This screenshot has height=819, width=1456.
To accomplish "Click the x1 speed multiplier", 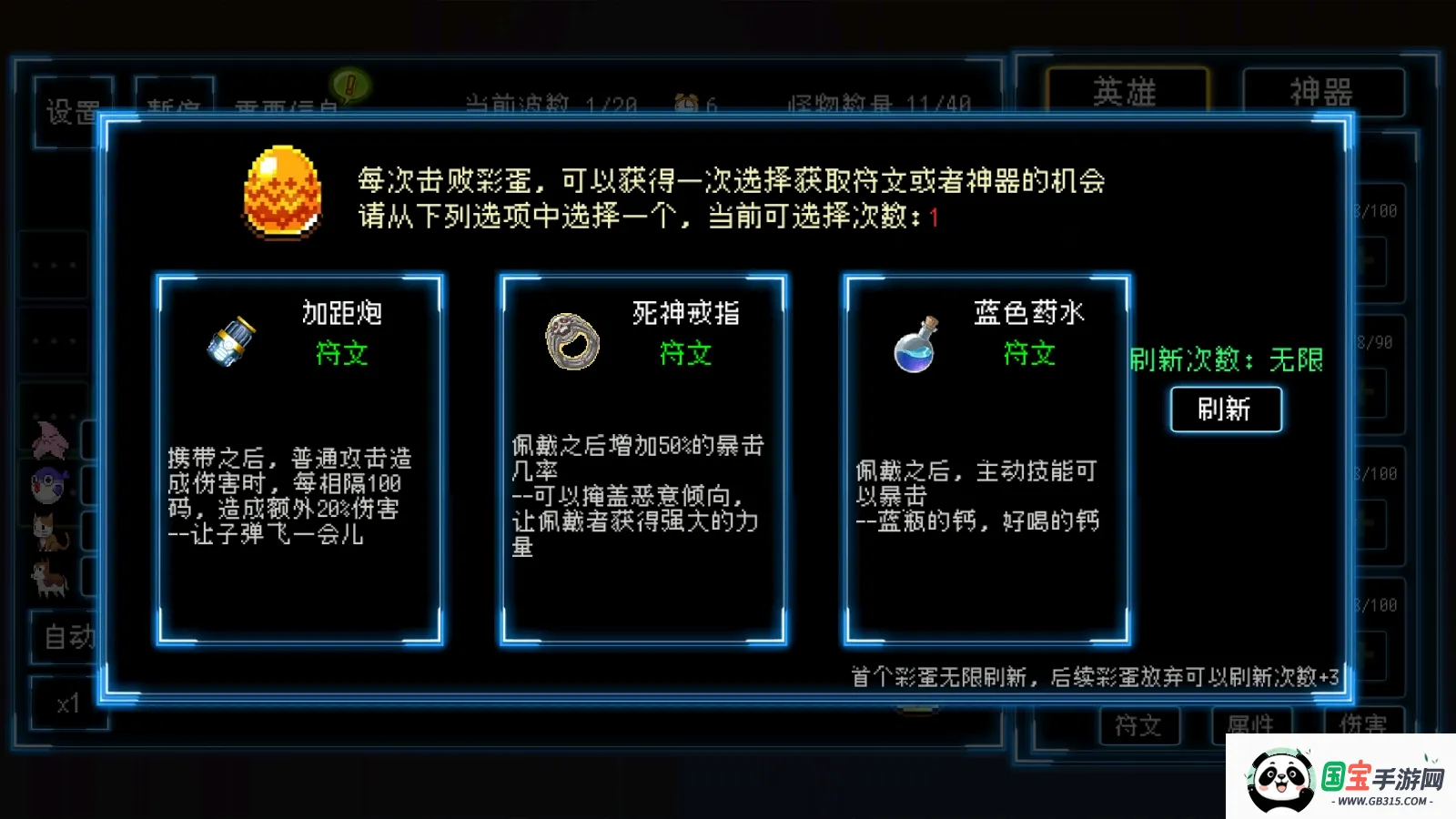I will click(67, 706).
